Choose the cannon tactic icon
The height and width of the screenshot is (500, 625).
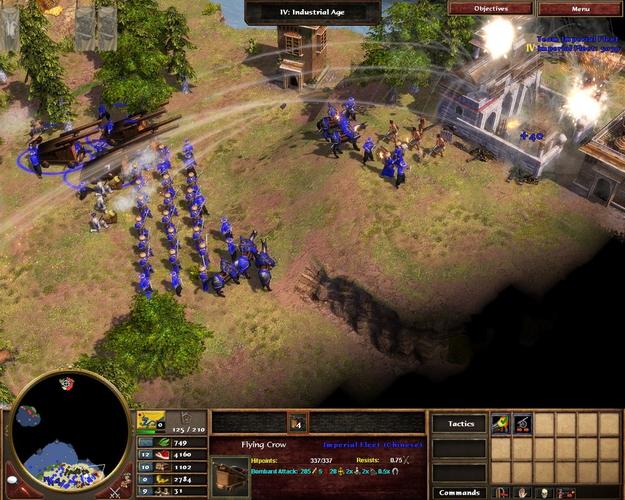point(521,423)
